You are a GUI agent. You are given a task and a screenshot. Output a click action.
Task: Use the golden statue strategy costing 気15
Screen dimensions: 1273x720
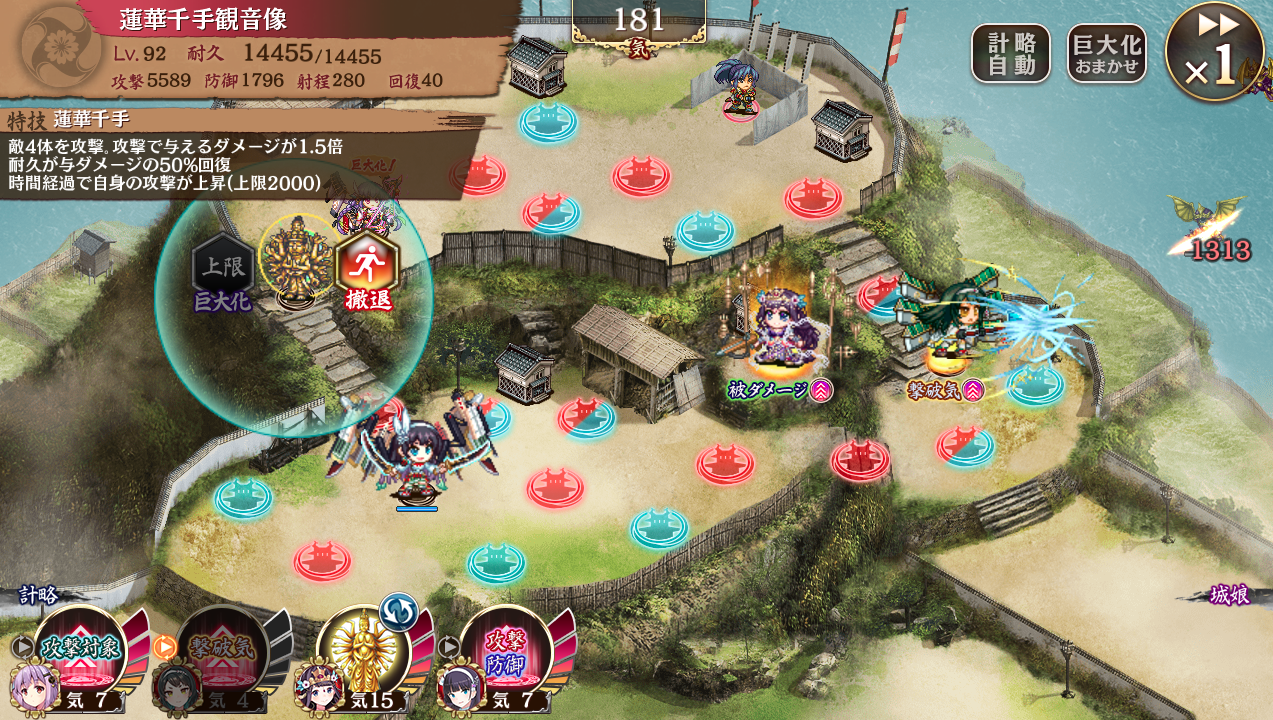[x=363, y=647]
